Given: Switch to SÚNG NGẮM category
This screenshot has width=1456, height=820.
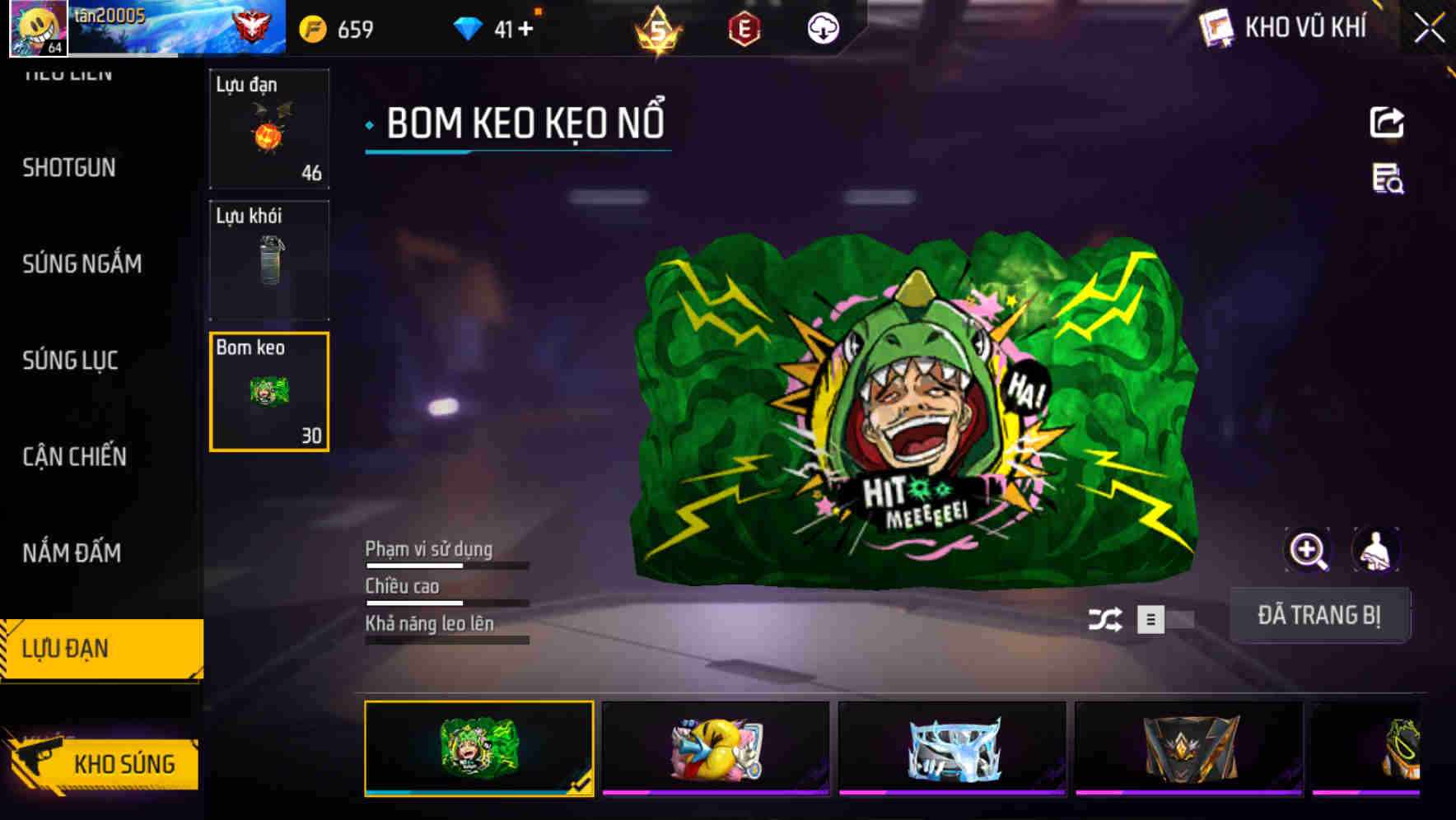Looking at the screenshot, I should click(x=82, y=263).
